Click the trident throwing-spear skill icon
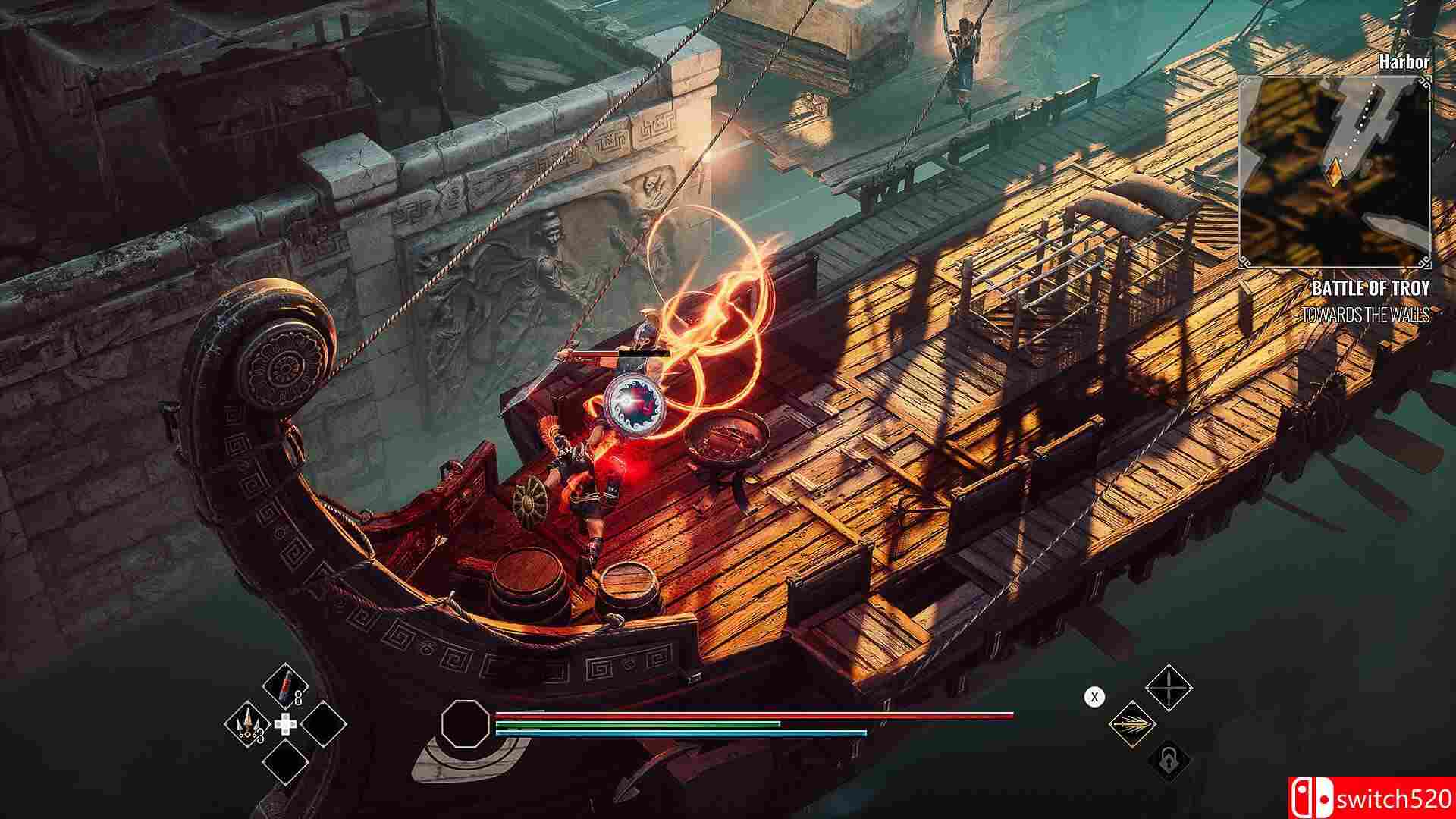 [x=247, y=723]
